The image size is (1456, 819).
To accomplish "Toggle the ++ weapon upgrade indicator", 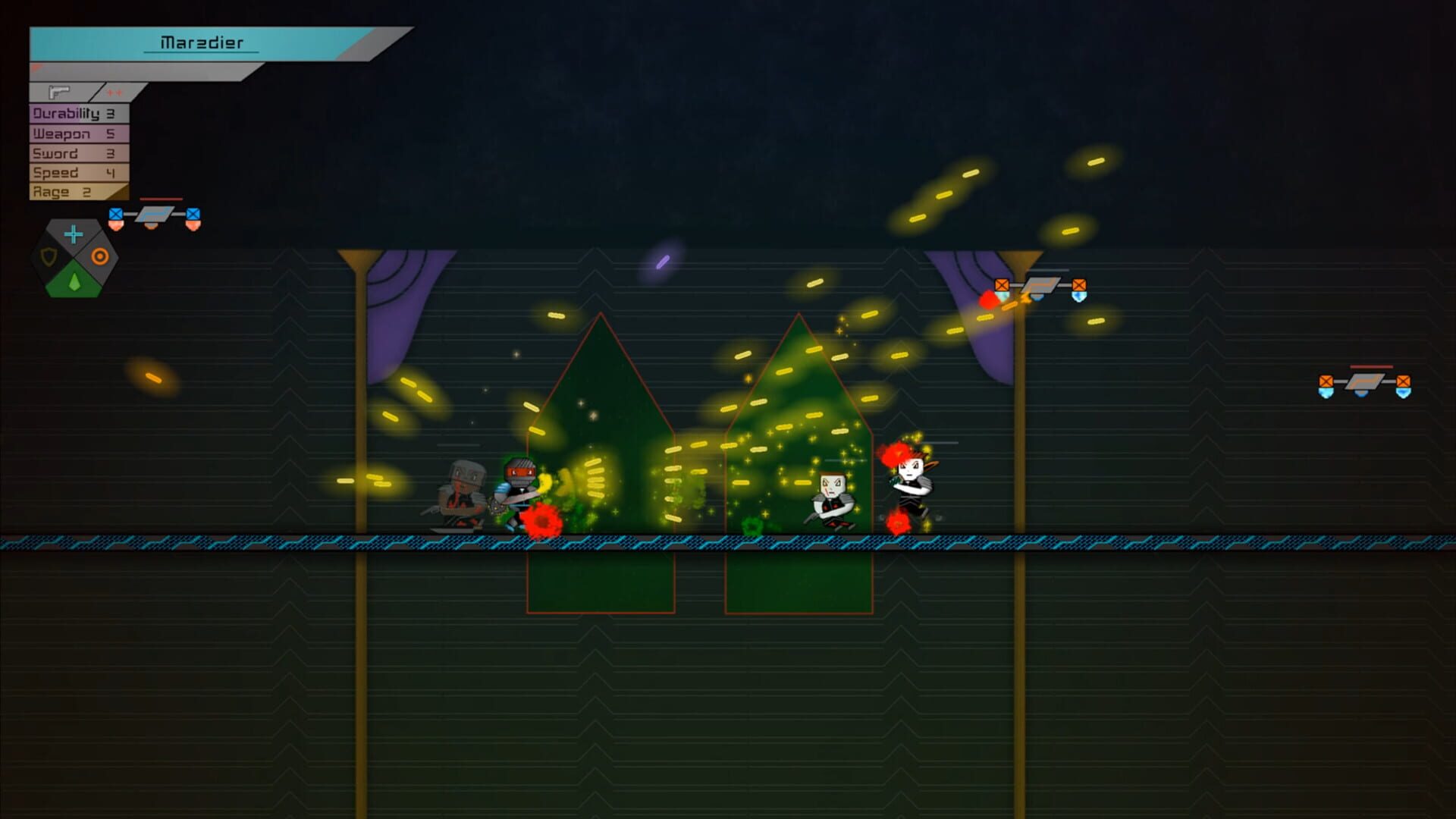I will pyautogui.click(x=115, y=93).
